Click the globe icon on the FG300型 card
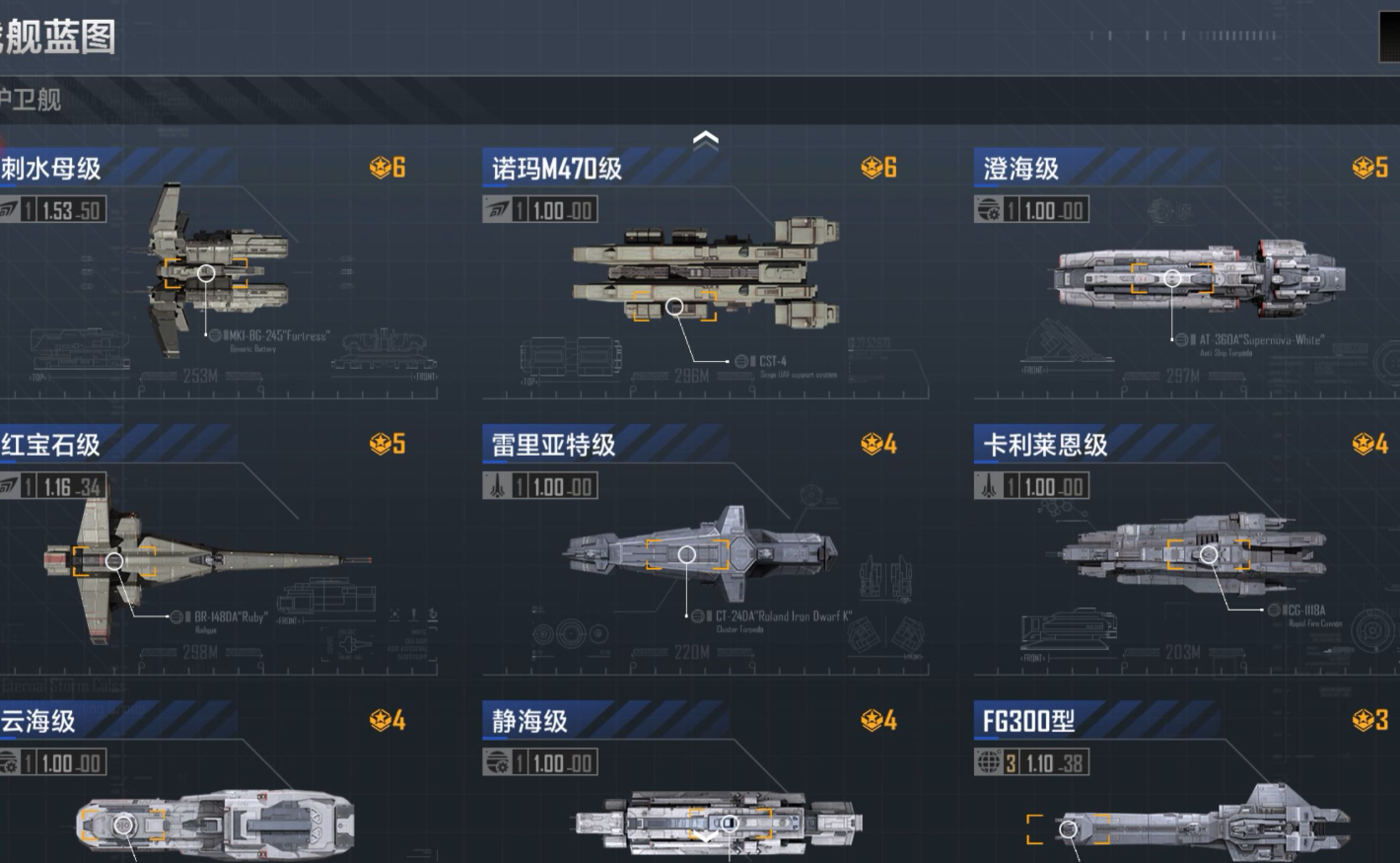 click(x=986, y=762)
